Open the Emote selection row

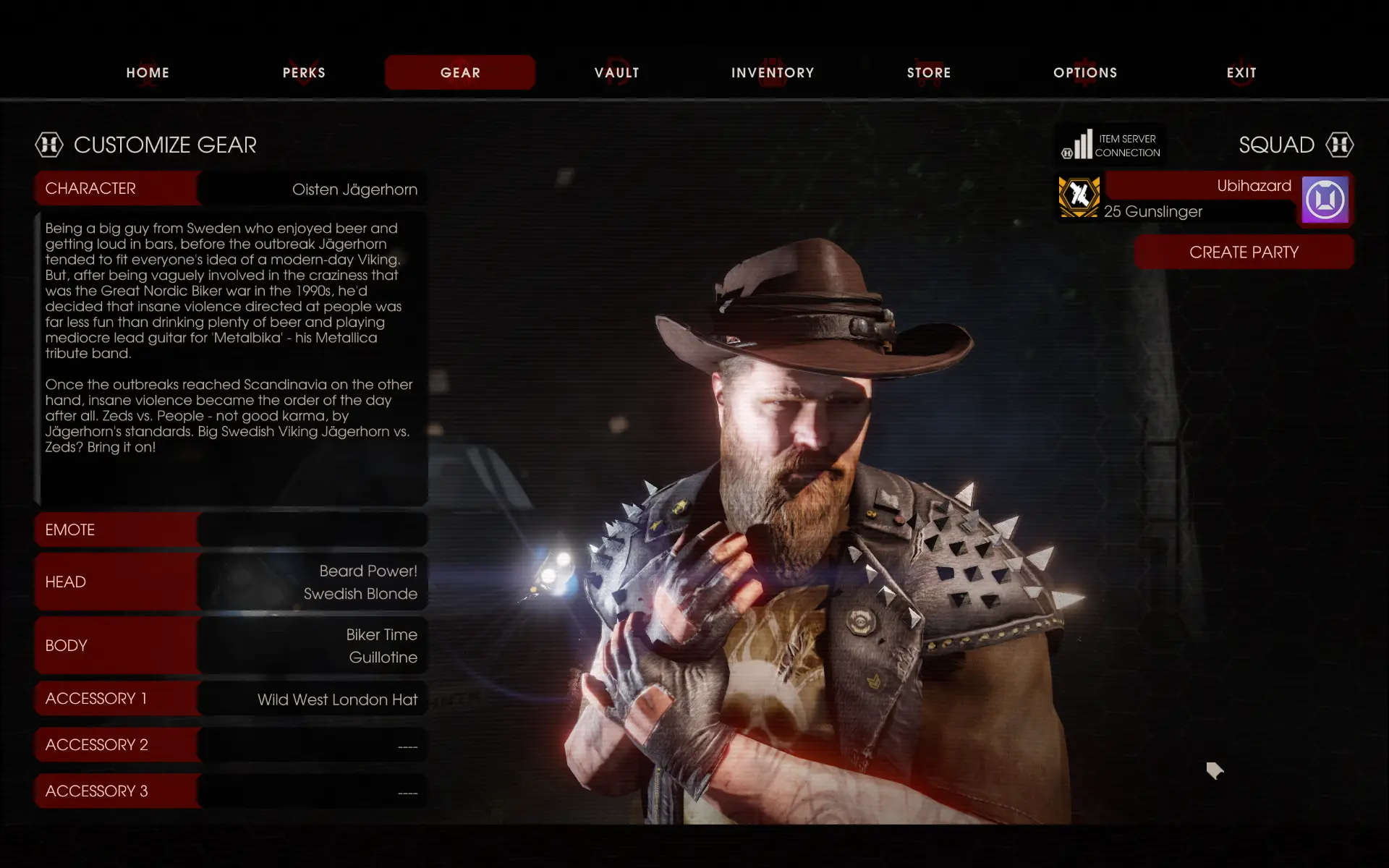(x=231, y=529)
